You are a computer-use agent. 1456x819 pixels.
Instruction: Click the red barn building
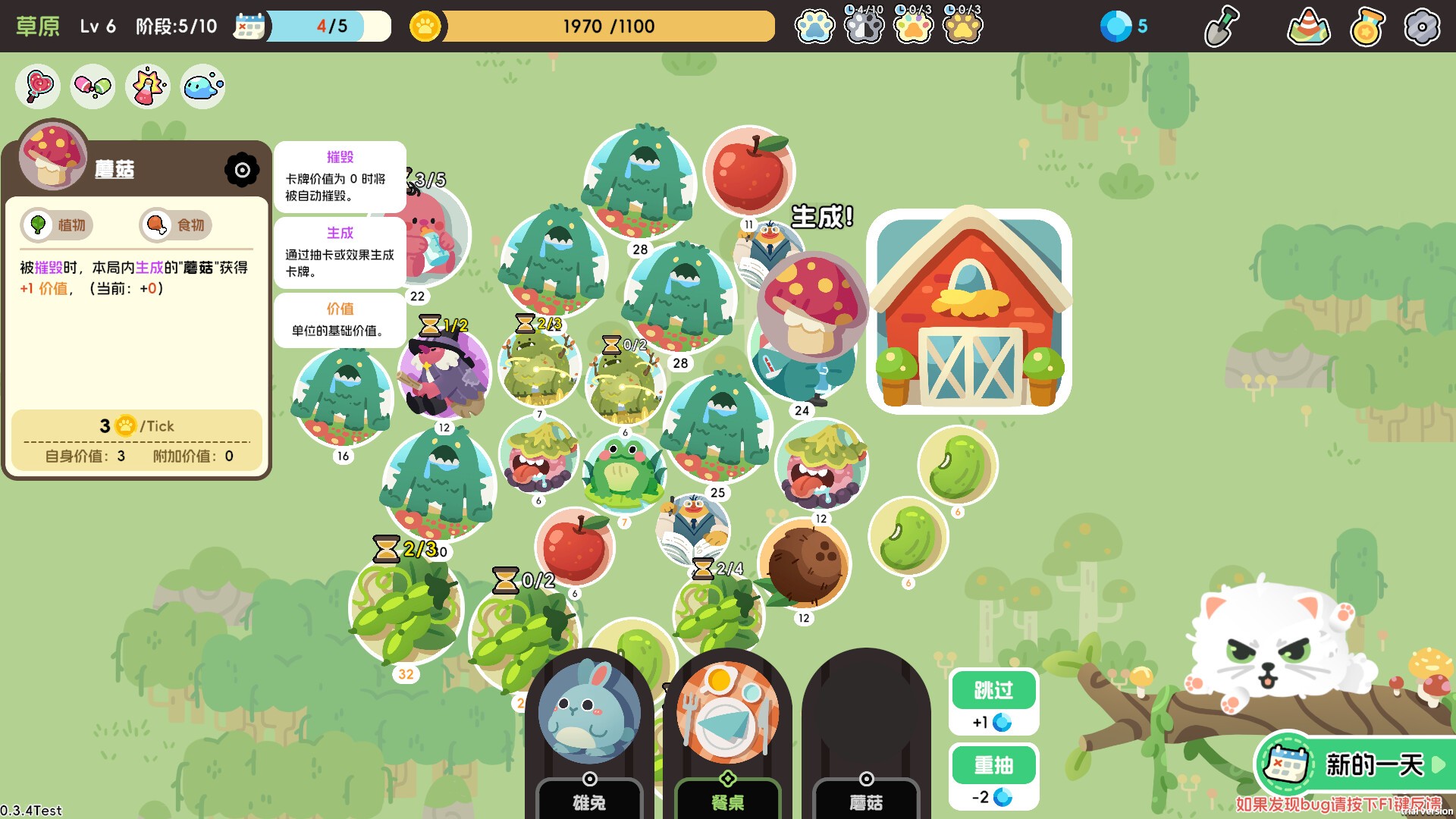point(968,311)
